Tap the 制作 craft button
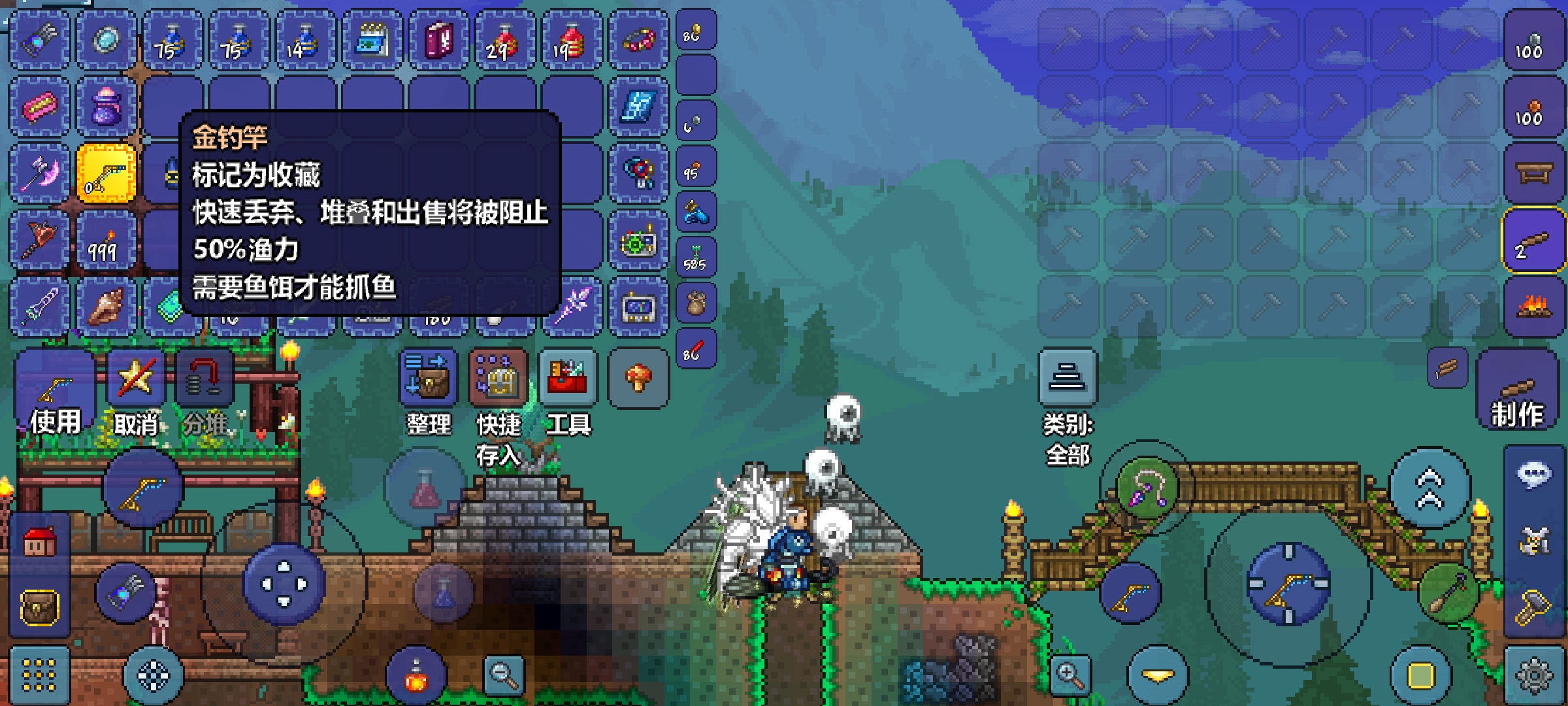 click(1517, 392)
